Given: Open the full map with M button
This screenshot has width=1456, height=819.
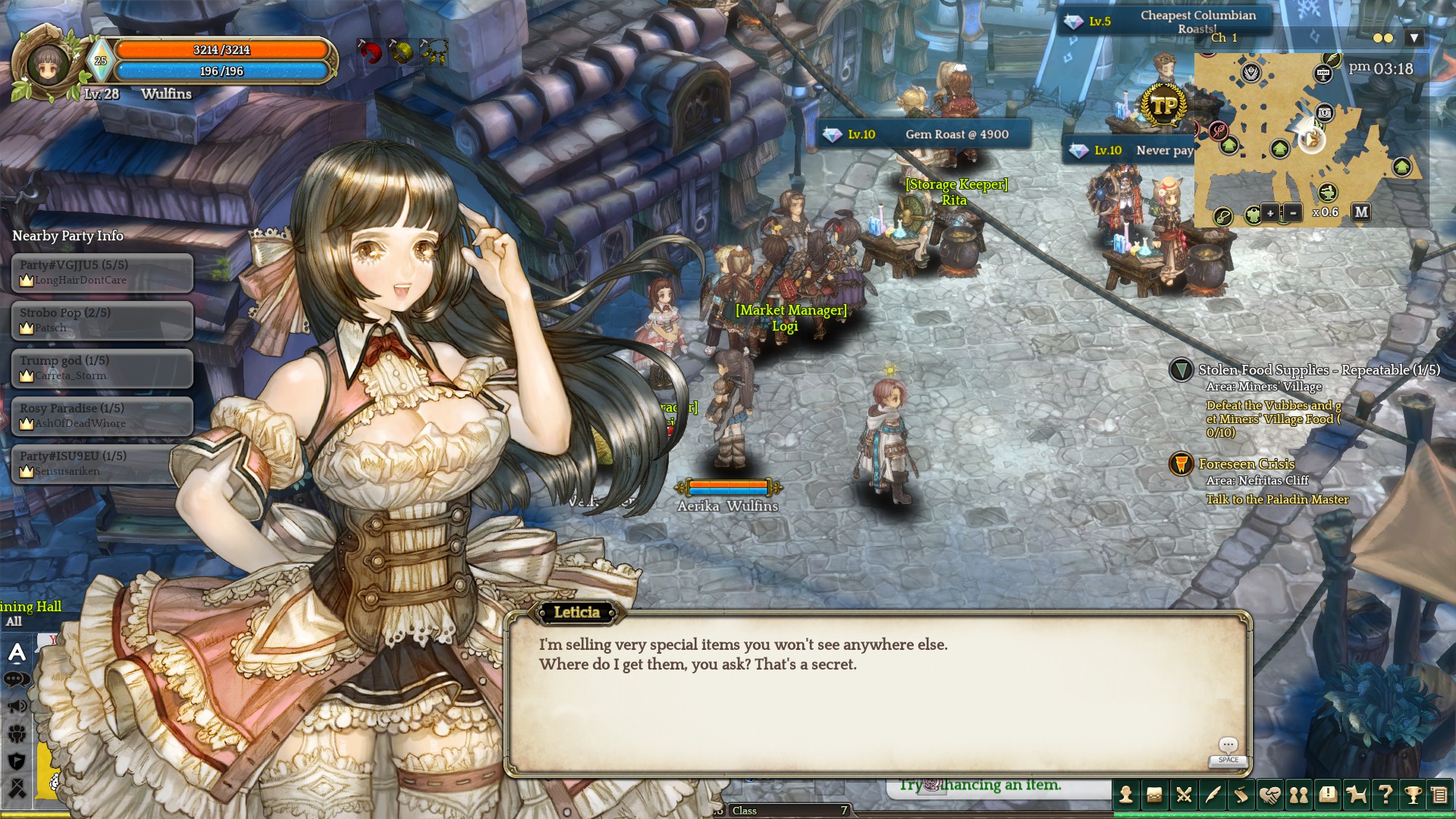Looking at the screenshot, I should tap(1361, 212).
